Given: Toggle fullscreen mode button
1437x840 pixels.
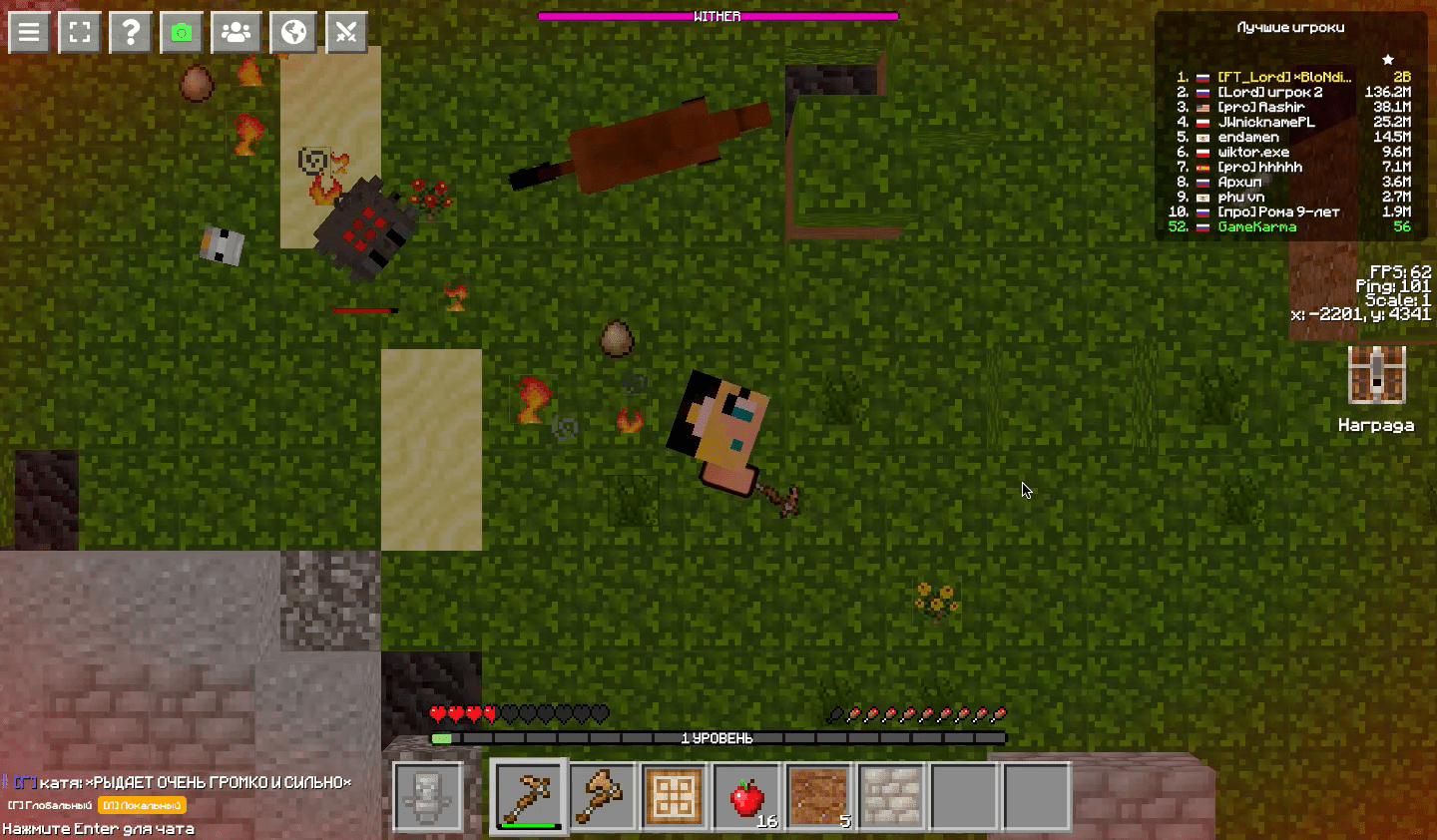Looking at the screenshot, I should pyautogui.click(x=80, y=32).
